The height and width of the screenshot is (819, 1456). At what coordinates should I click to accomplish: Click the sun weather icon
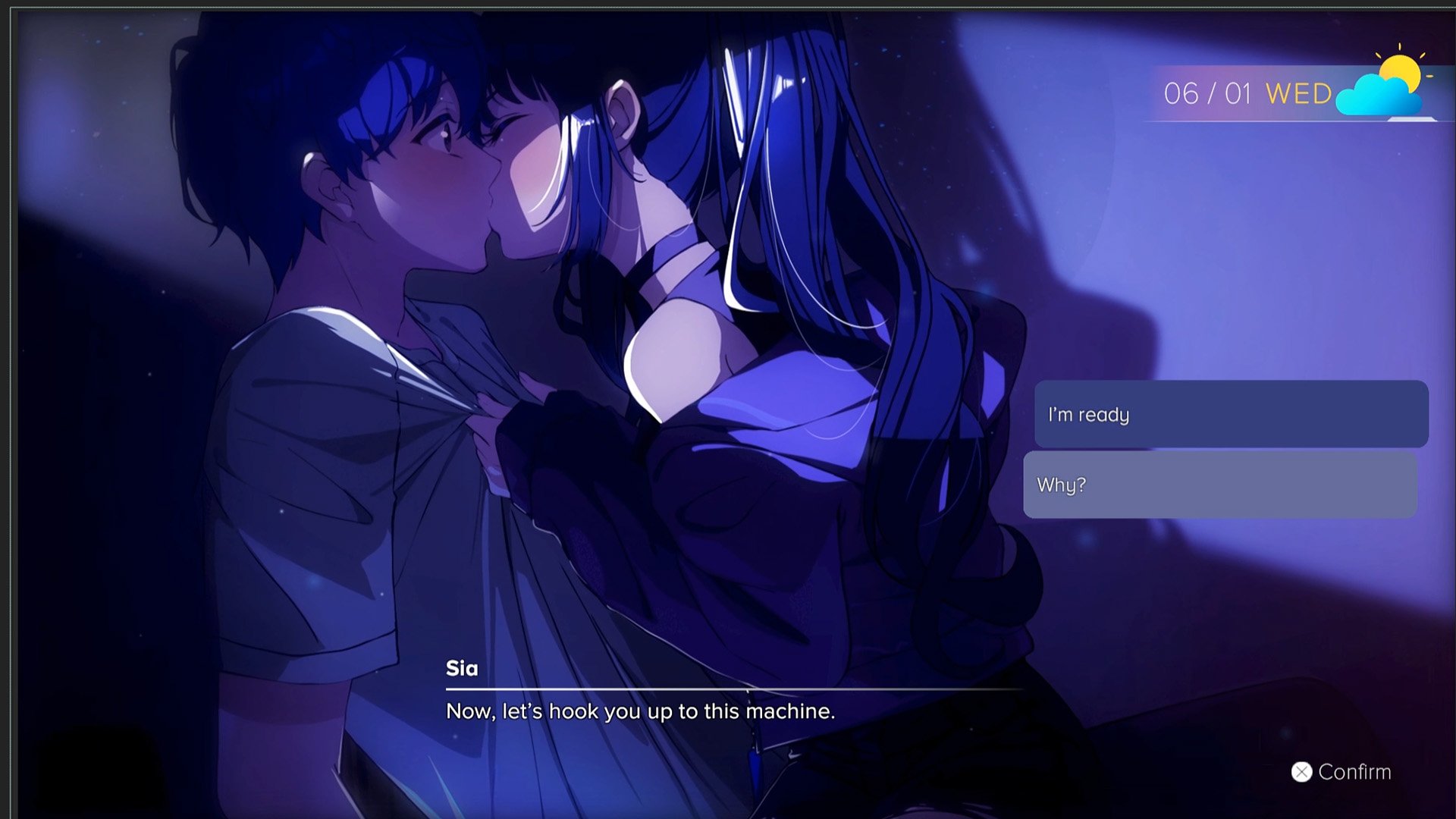[1401, 68]
